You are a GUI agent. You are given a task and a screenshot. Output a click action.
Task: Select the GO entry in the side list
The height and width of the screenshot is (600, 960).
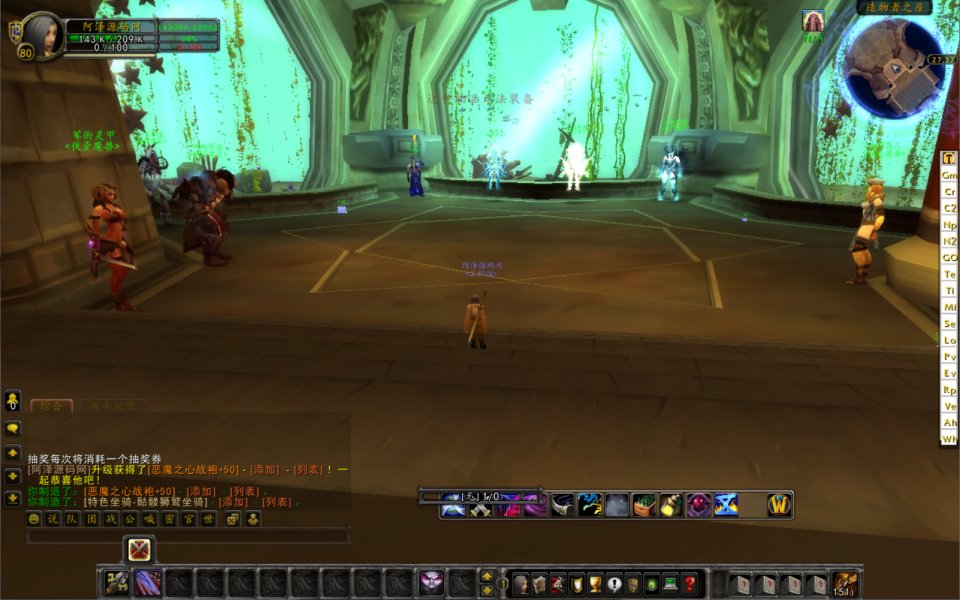pyautogui.click(x=949, y=257)
